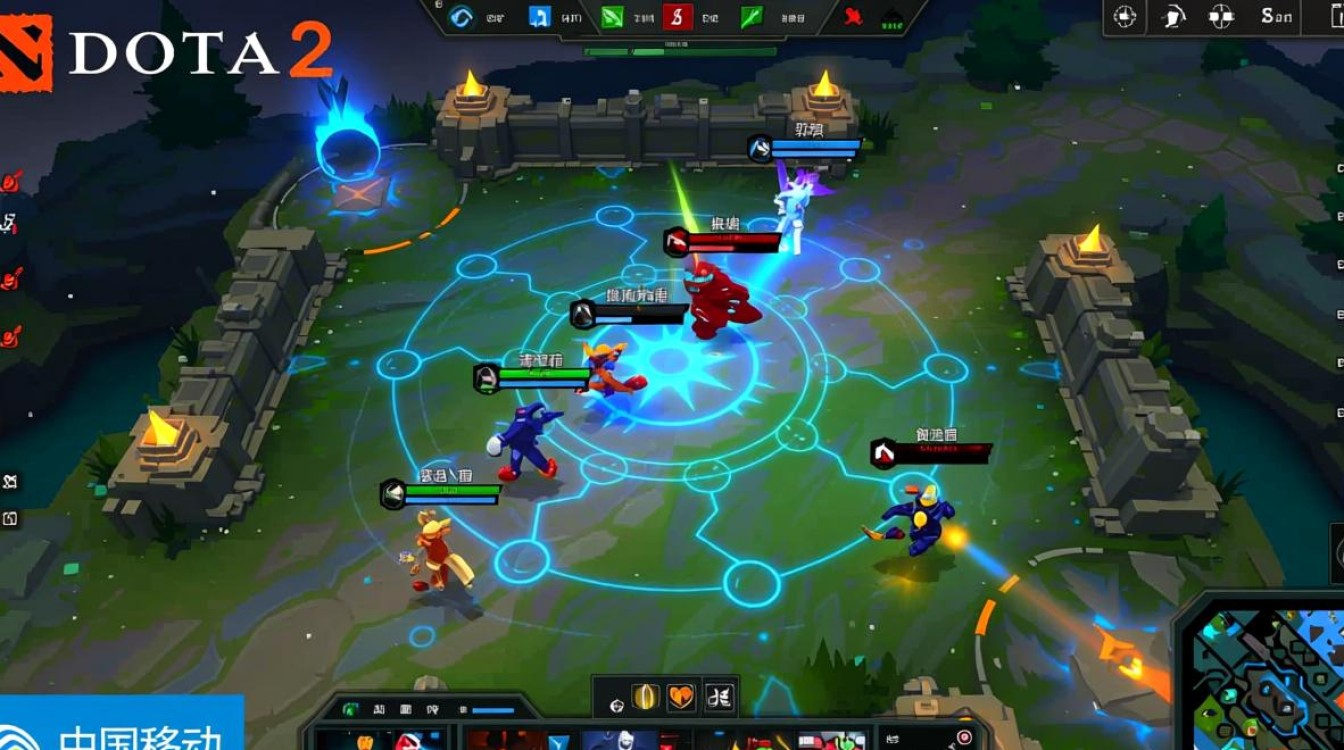Open the San menu in the top-right bar

[1278, 16]
